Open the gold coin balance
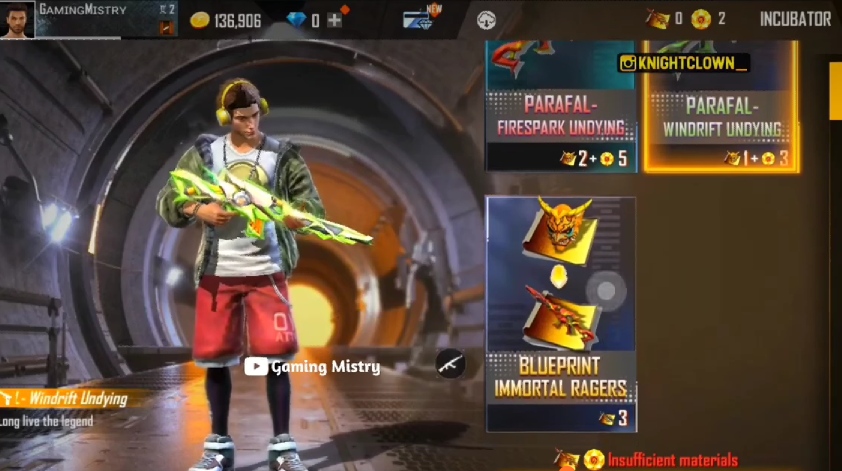Image resolution: width=842 pixels, height=471 pixels. [226, 20]
